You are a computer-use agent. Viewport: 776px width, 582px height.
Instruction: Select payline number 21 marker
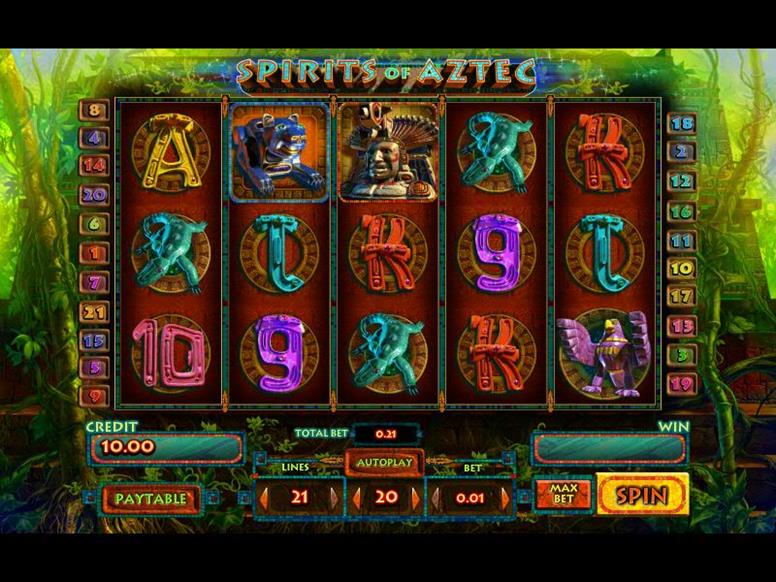point(95,314)
